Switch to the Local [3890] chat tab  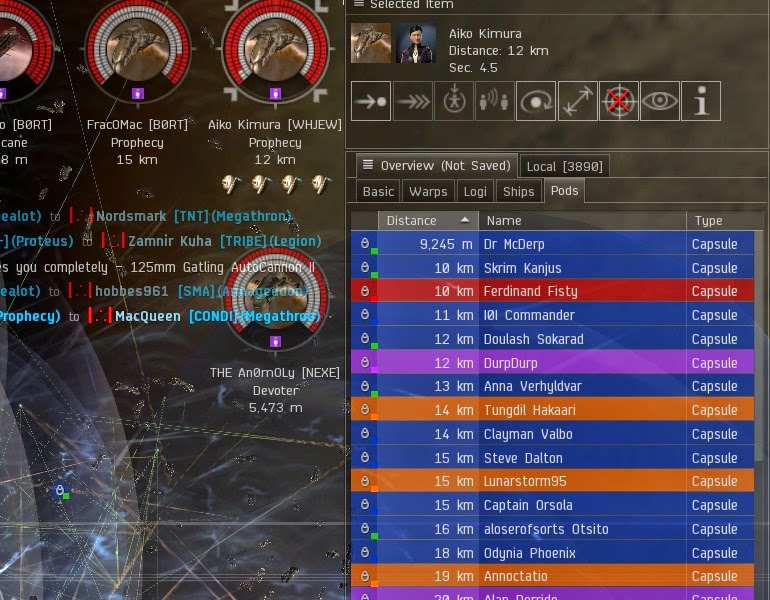click(565, 166)
